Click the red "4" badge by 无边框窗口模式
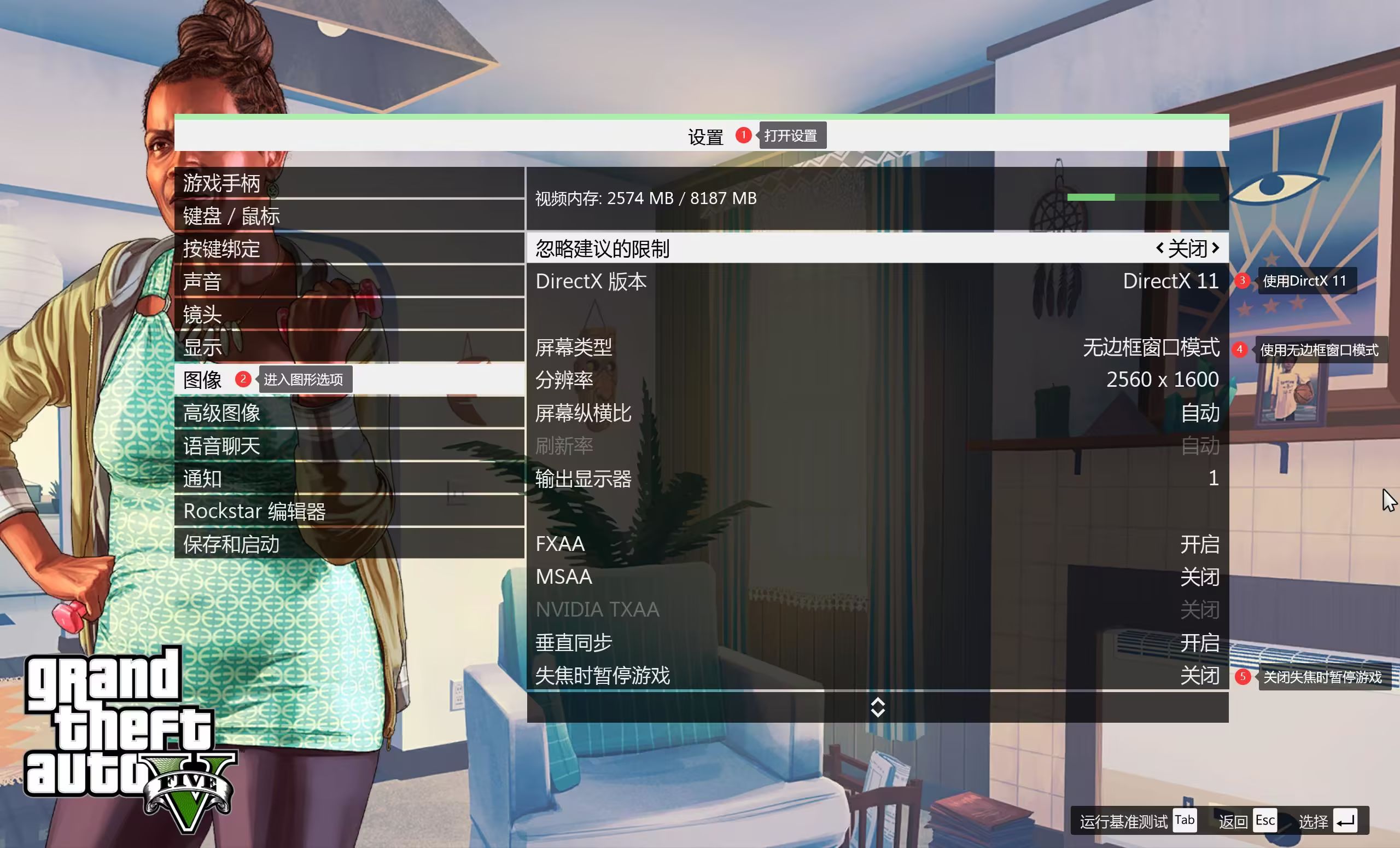 [1240, 349]
